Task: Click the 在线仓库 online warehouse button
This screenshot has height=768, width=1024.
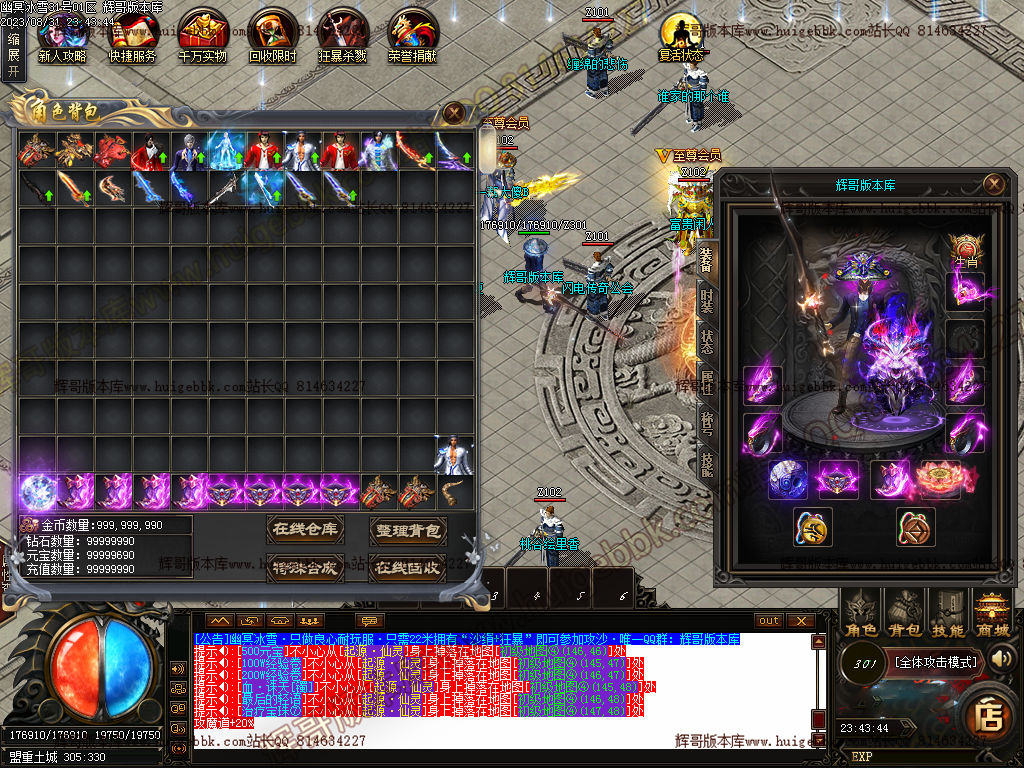Action: click(305, 529)
